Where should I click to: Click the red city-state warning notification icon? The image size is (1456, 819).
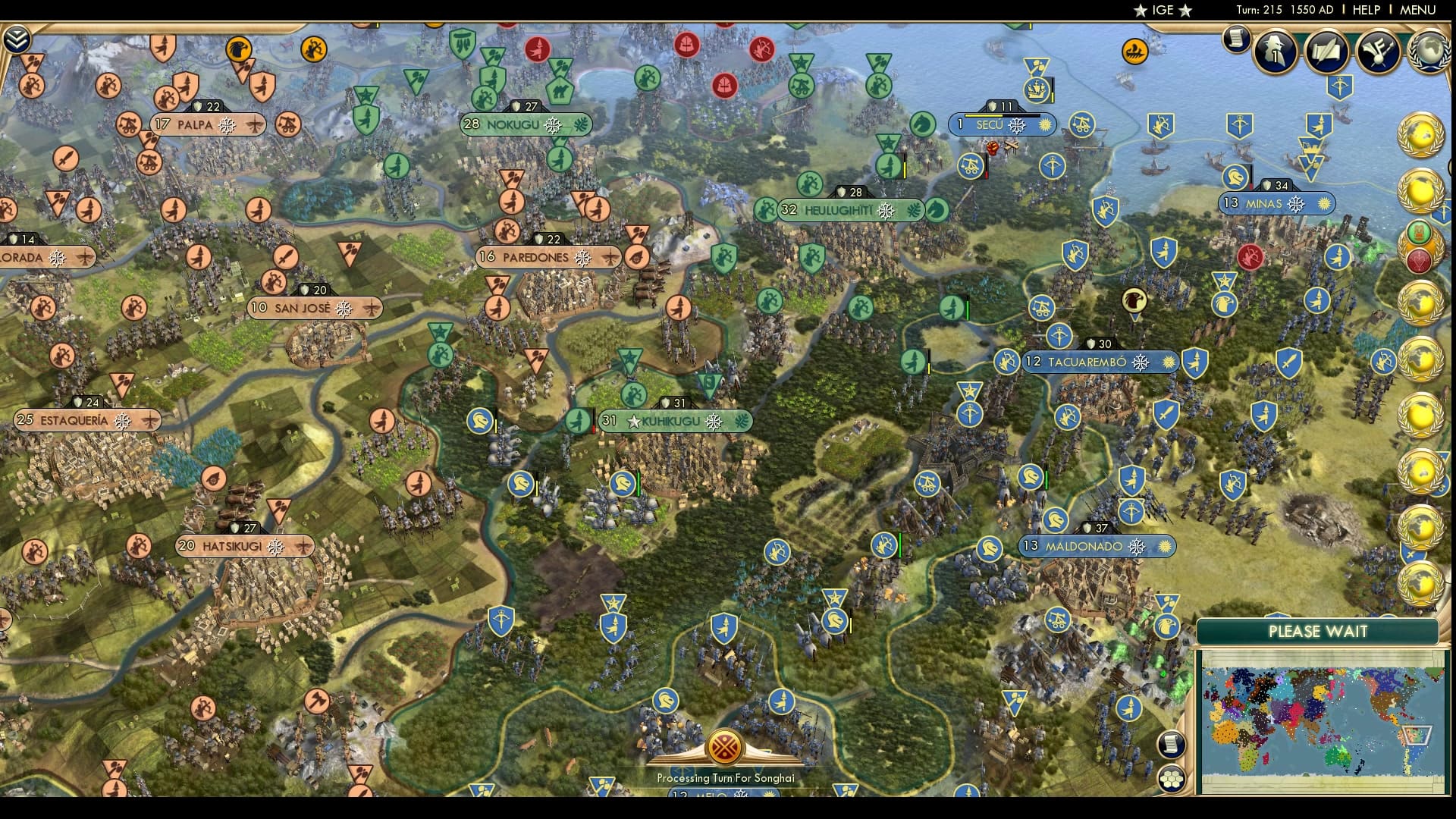1421,259
